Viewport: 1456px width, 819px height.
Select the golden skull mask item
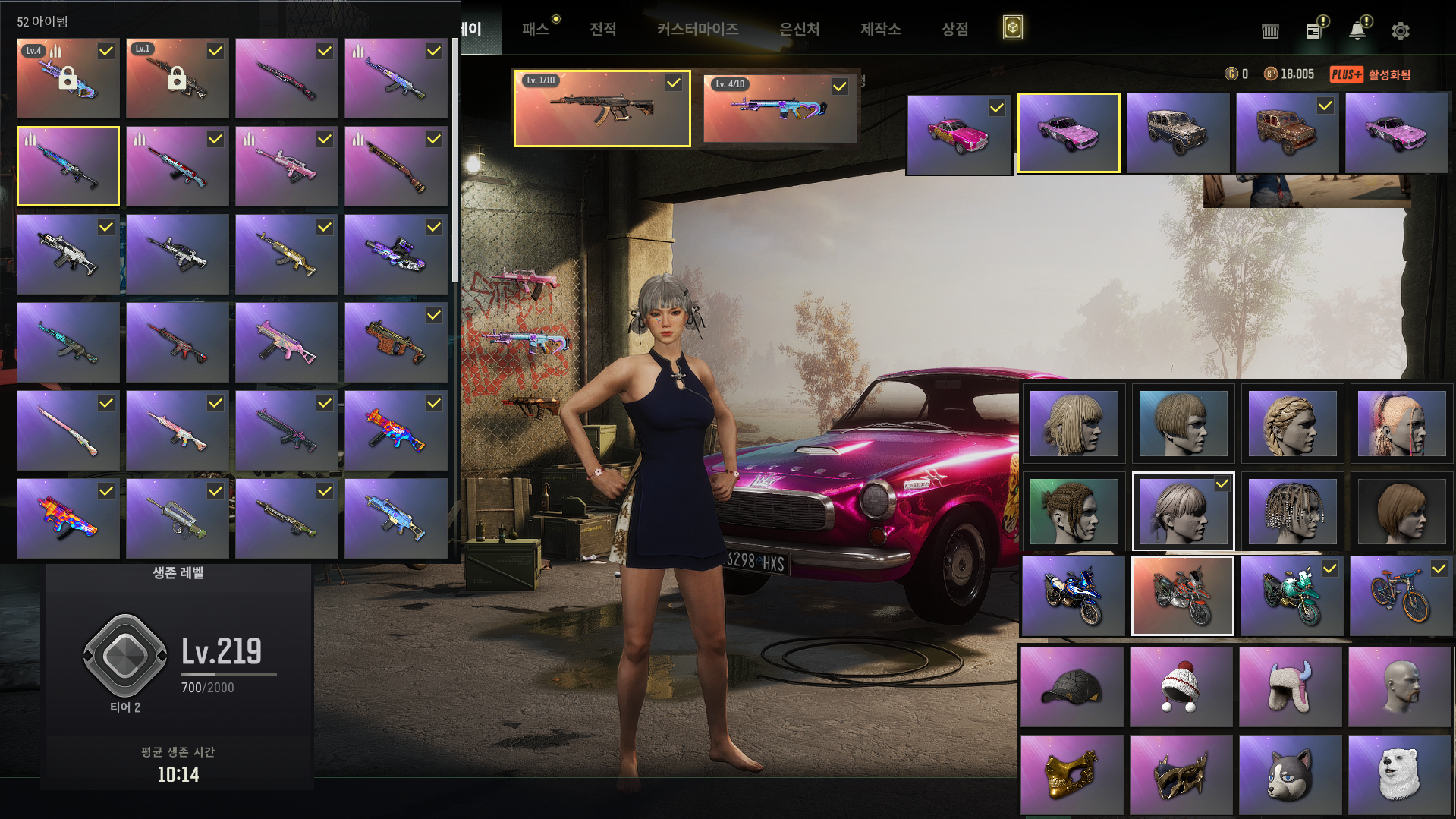click(x=1071, y=774)
